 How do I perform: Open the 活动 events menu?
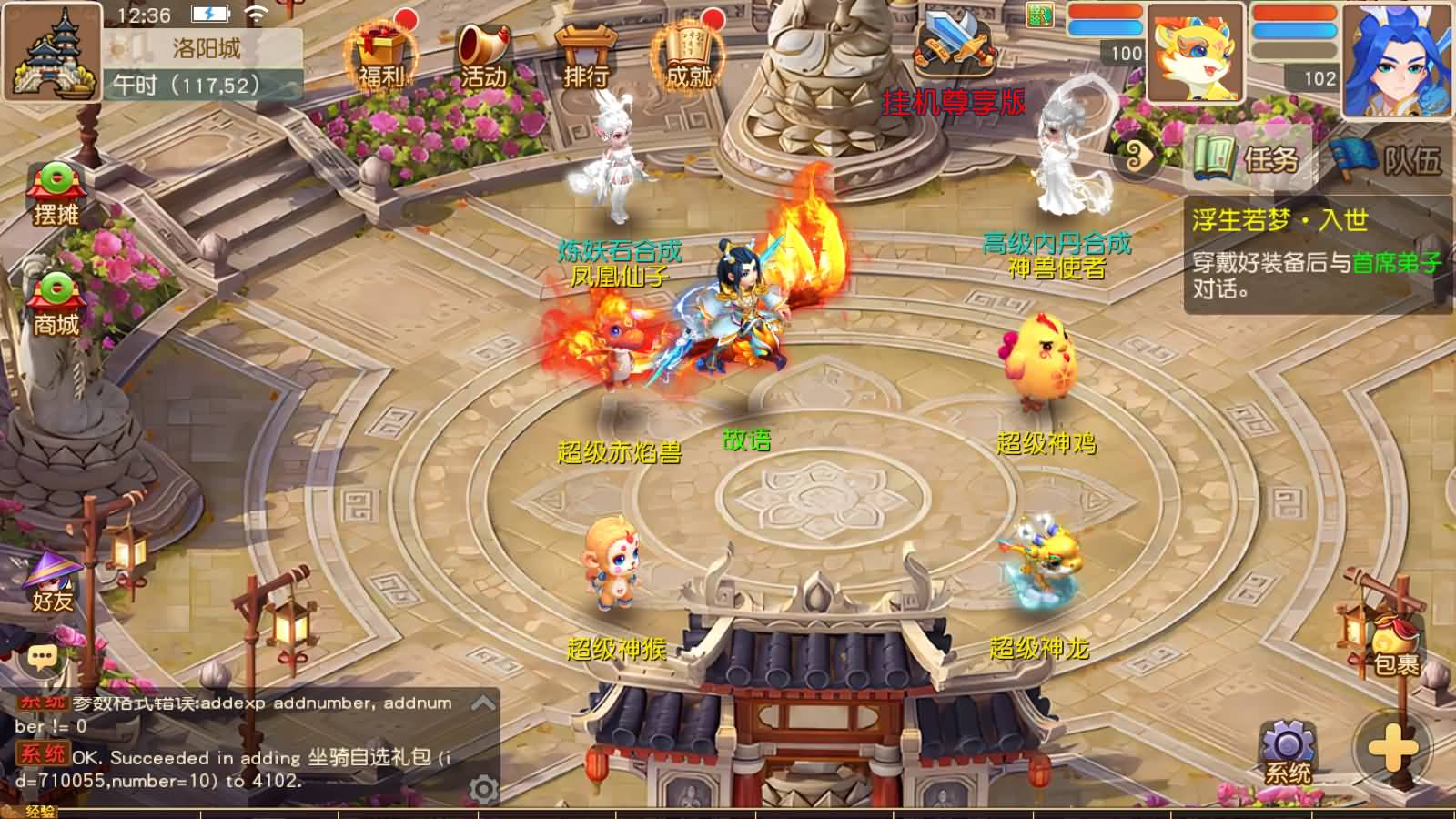(482, 56)
